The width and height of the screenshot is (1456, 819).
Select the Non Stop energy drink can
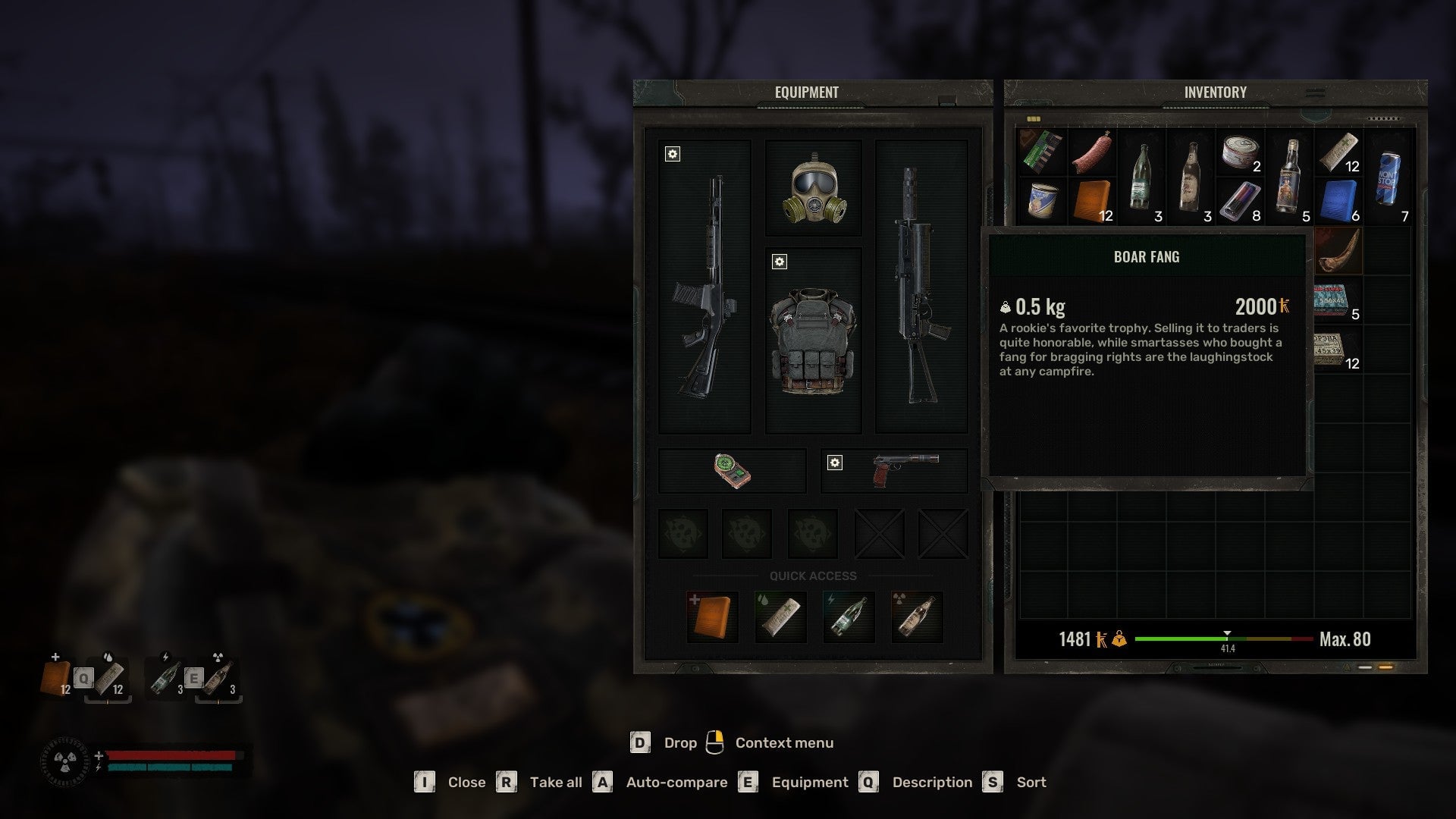coord(1389,178)
